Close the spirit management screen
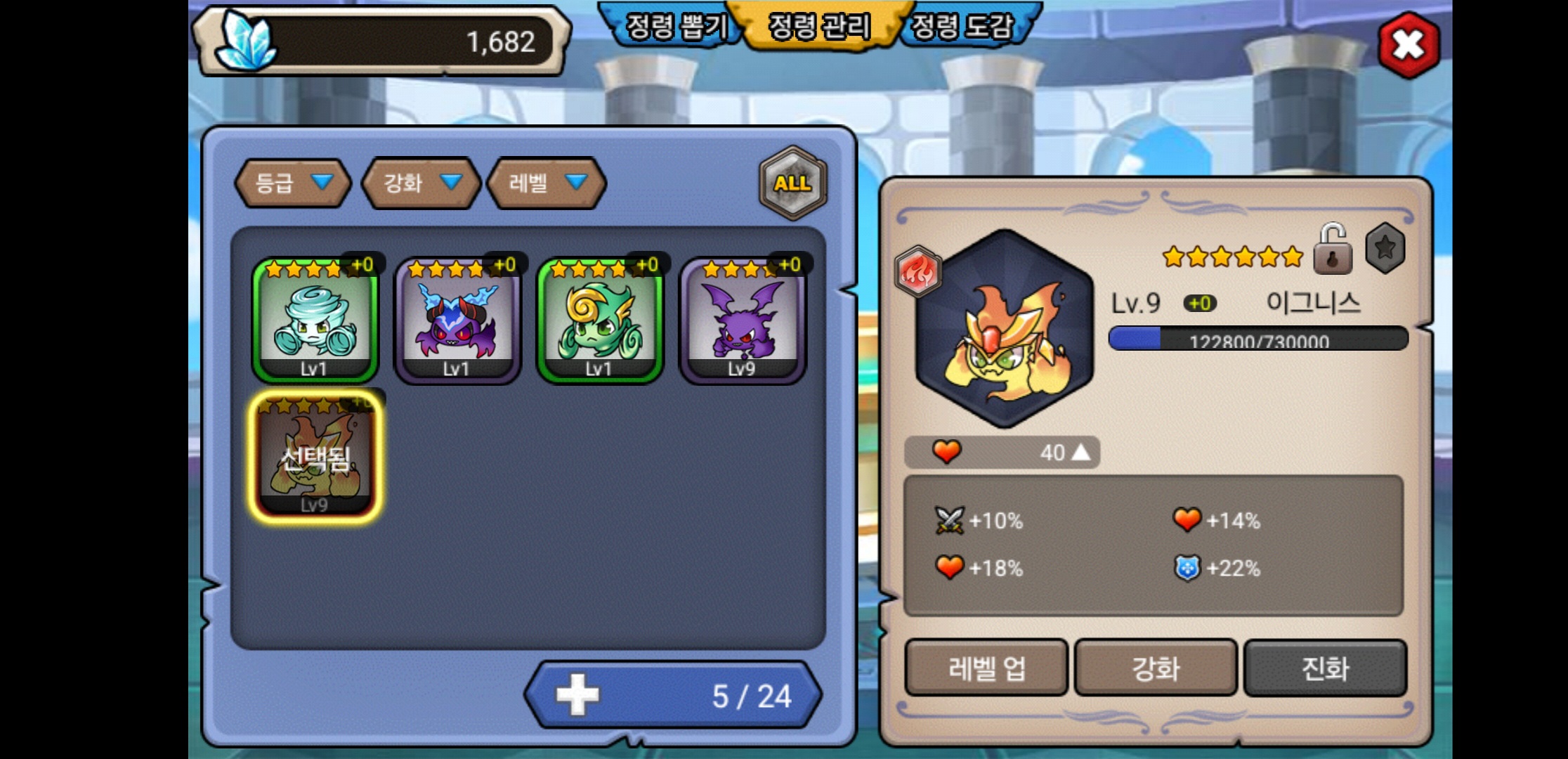Screen dimensions: 1568x759 coord(1408,46)
